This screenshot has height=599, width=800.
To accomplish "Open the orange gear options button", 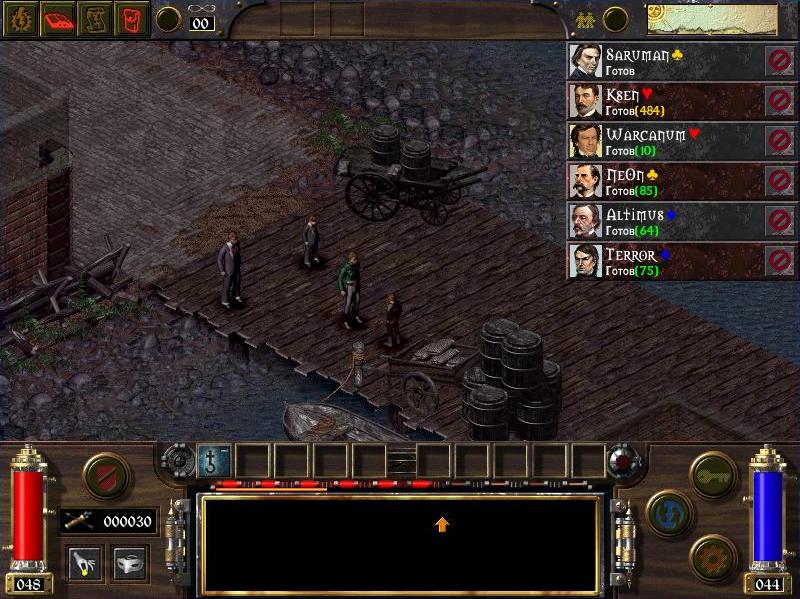I will tap(713, 557).
